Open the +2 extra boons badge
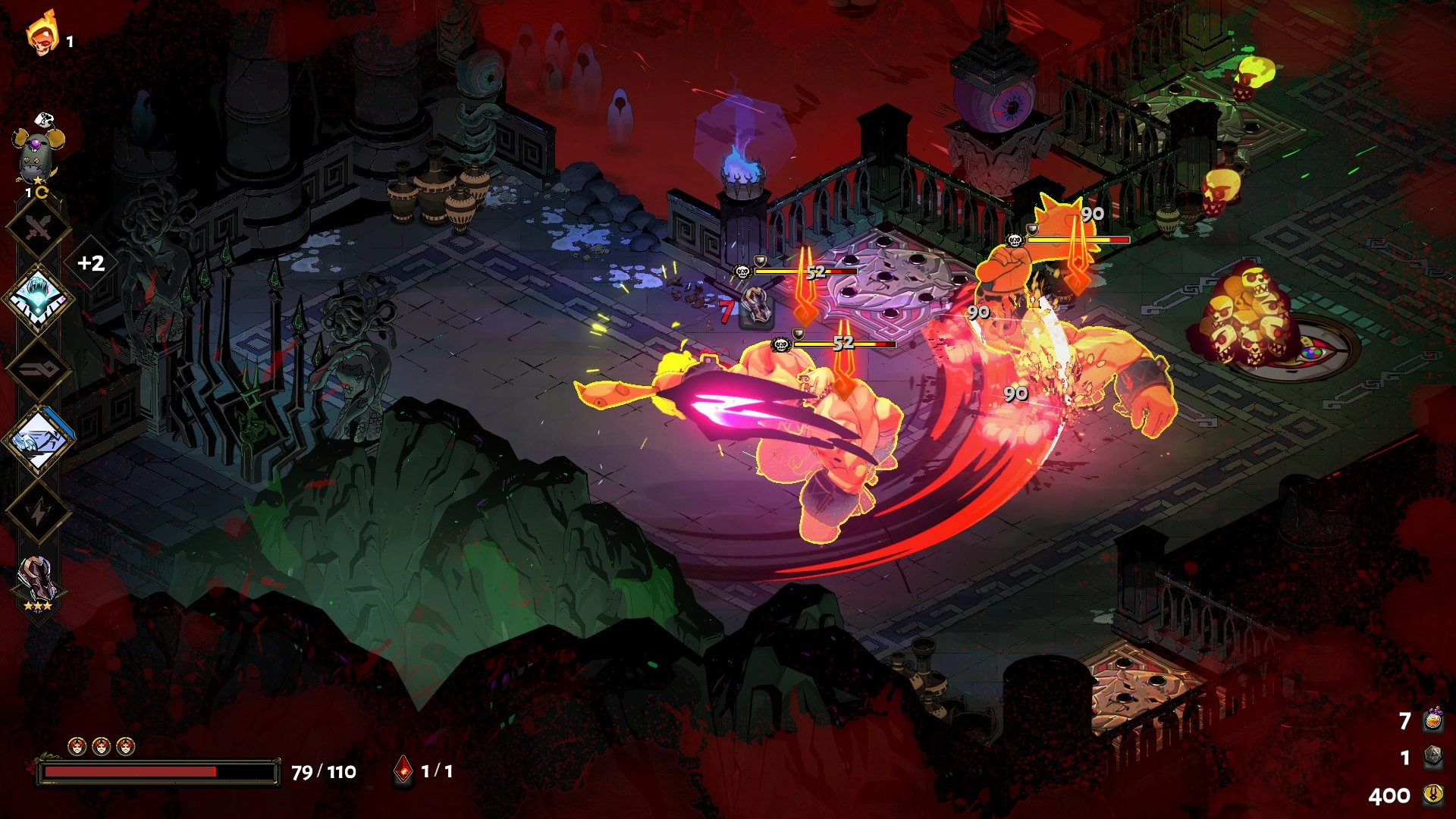The height and width of the screenshot is (819, 1456). click(x=91, y=263)
